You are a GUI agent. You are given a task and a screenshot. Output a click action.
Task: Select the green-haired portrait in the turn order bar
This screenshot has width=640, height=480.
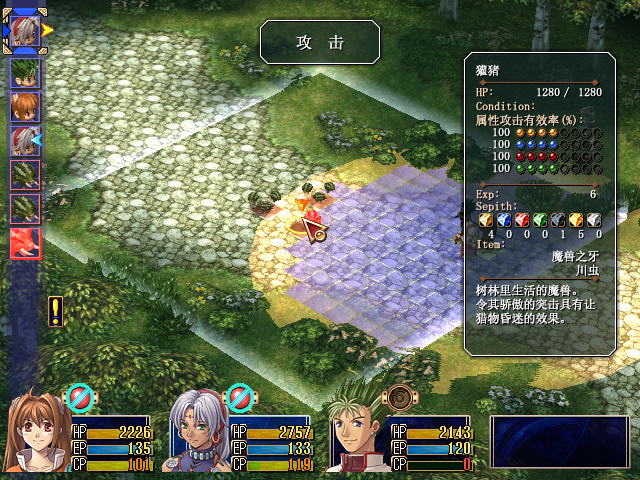coord(25,73)
